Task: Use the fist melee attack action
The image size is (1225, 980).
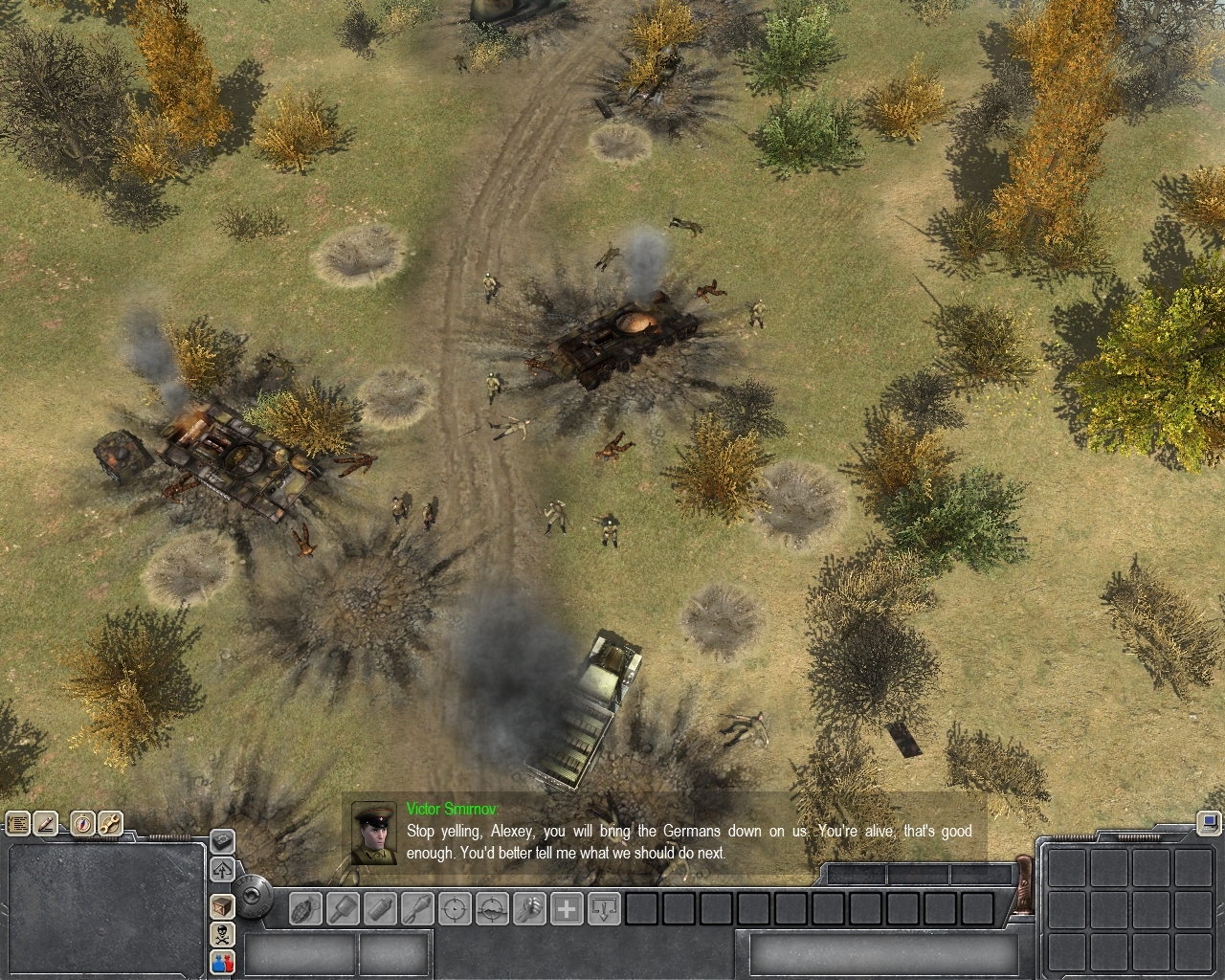Action: 529,908
